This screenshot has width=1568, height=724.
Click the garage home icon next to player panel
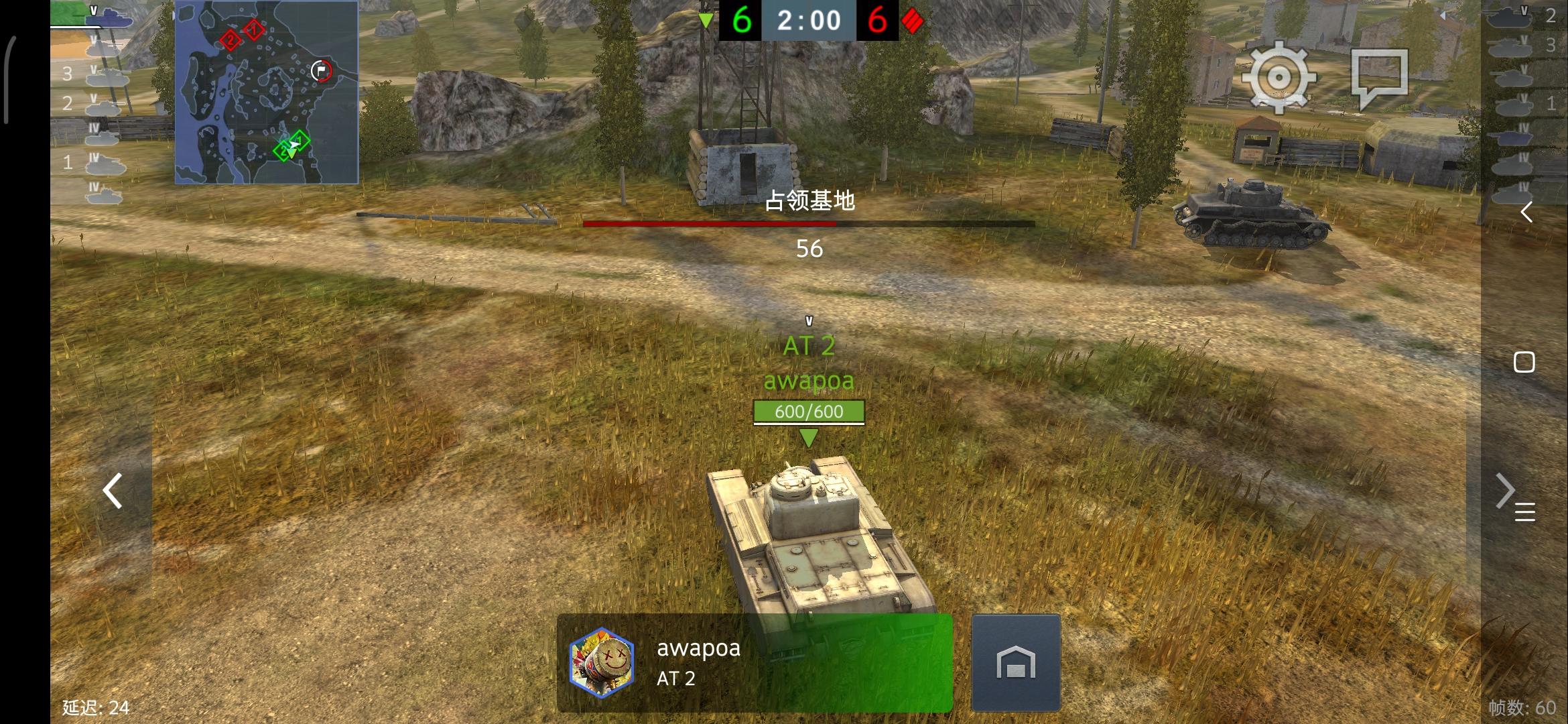point(1017,662)
